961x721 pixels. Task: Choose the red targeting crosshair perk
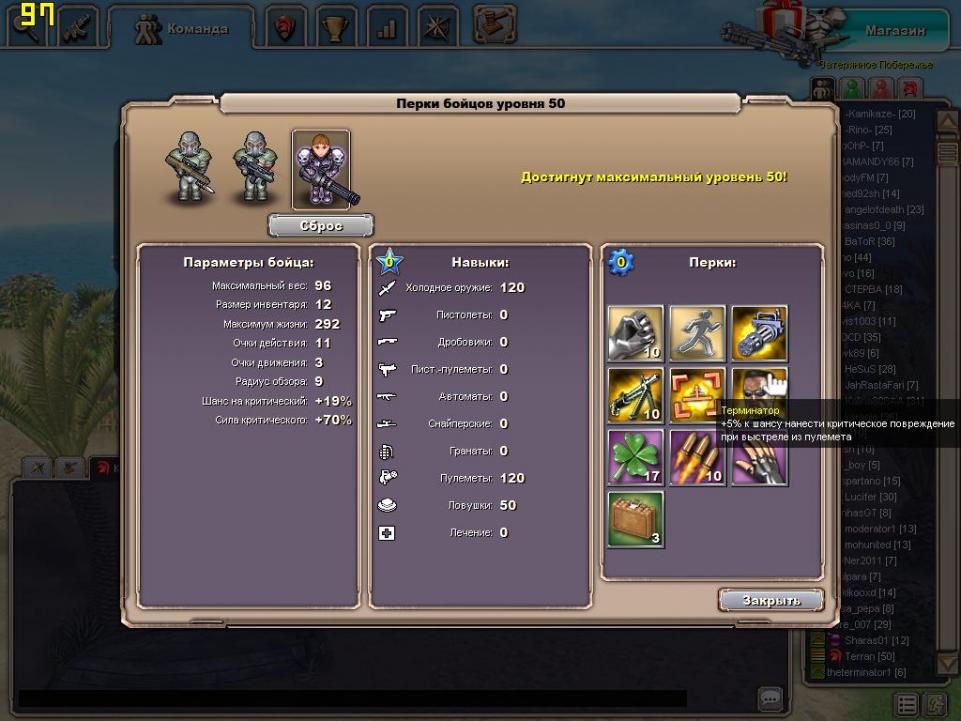click(x=698, y=395)
